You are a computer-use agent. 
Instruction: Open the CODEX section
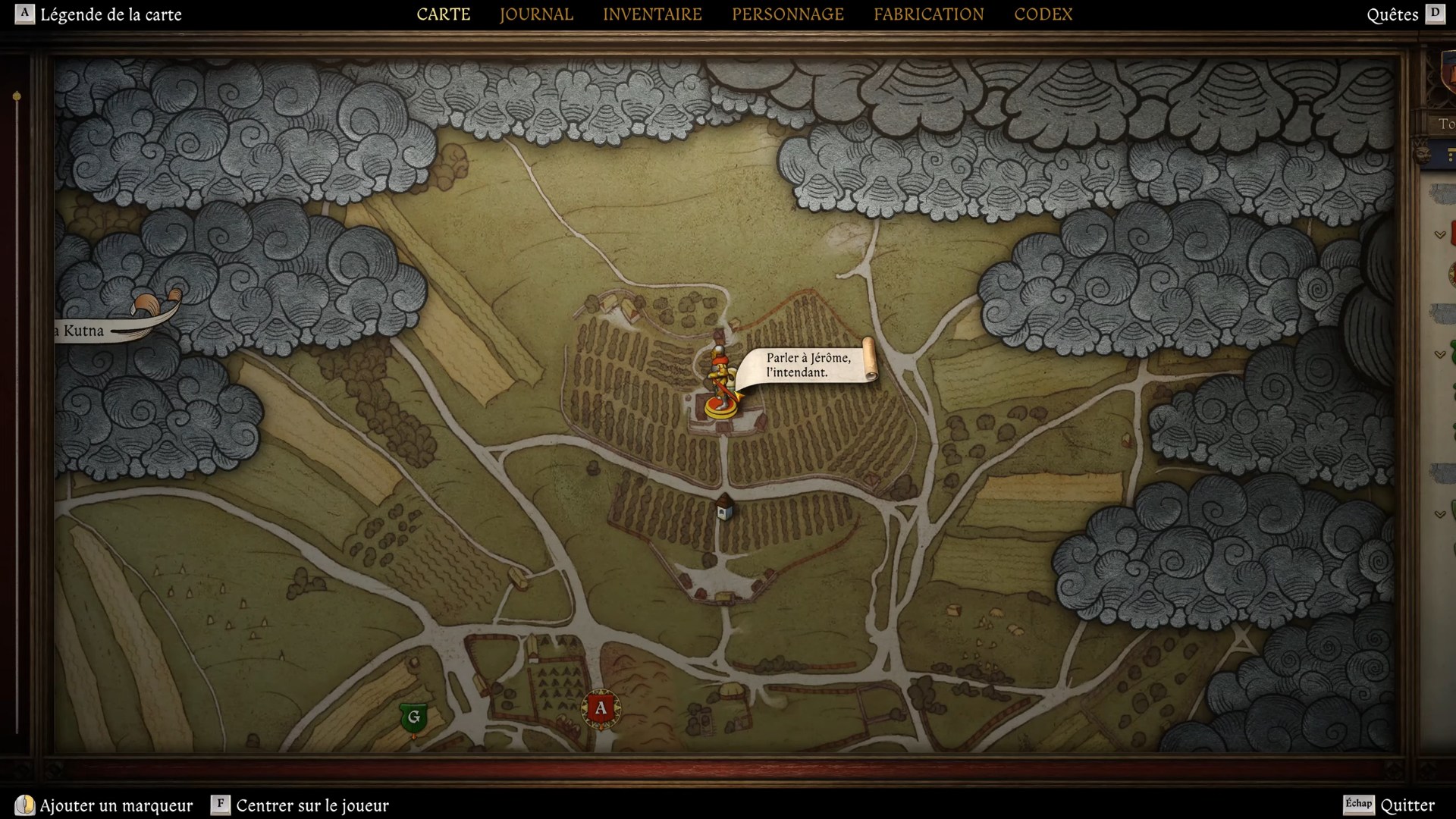click(x=1043, y=14)
